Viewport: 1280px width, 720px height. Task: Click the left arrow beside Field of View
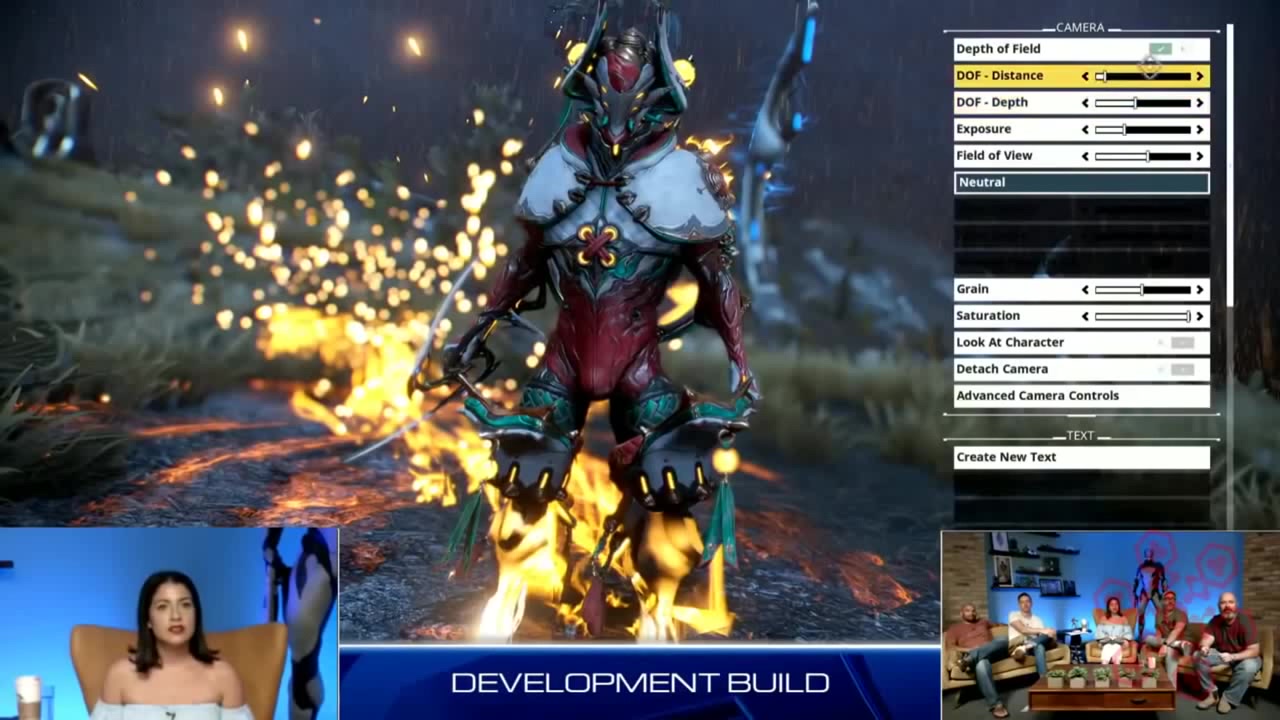1085,155
